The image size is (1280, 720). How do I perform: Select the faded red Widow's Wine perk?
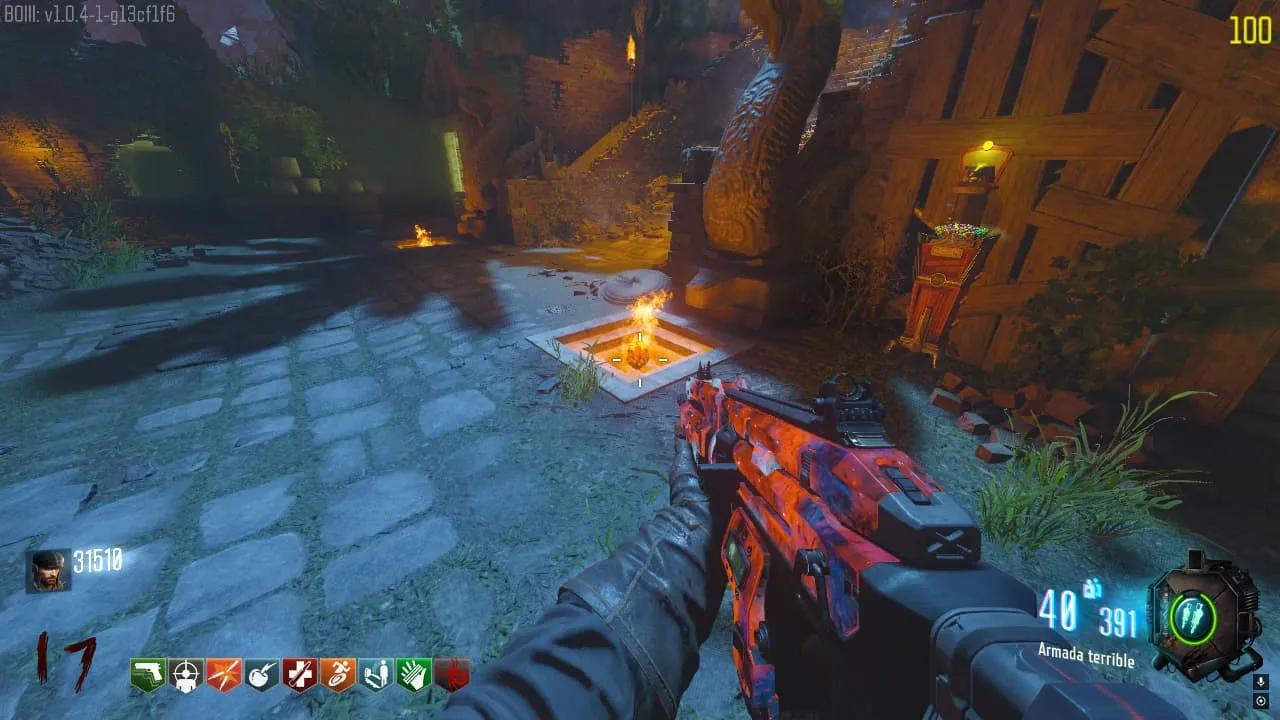[x=451, y=675]
